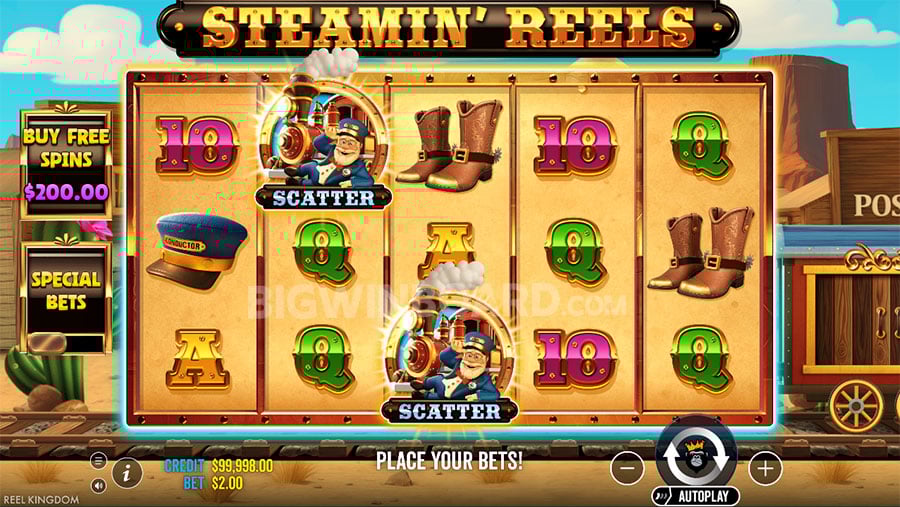Open the hamburger menu
This screenshot has width=900, height=507.
[98, 461]
